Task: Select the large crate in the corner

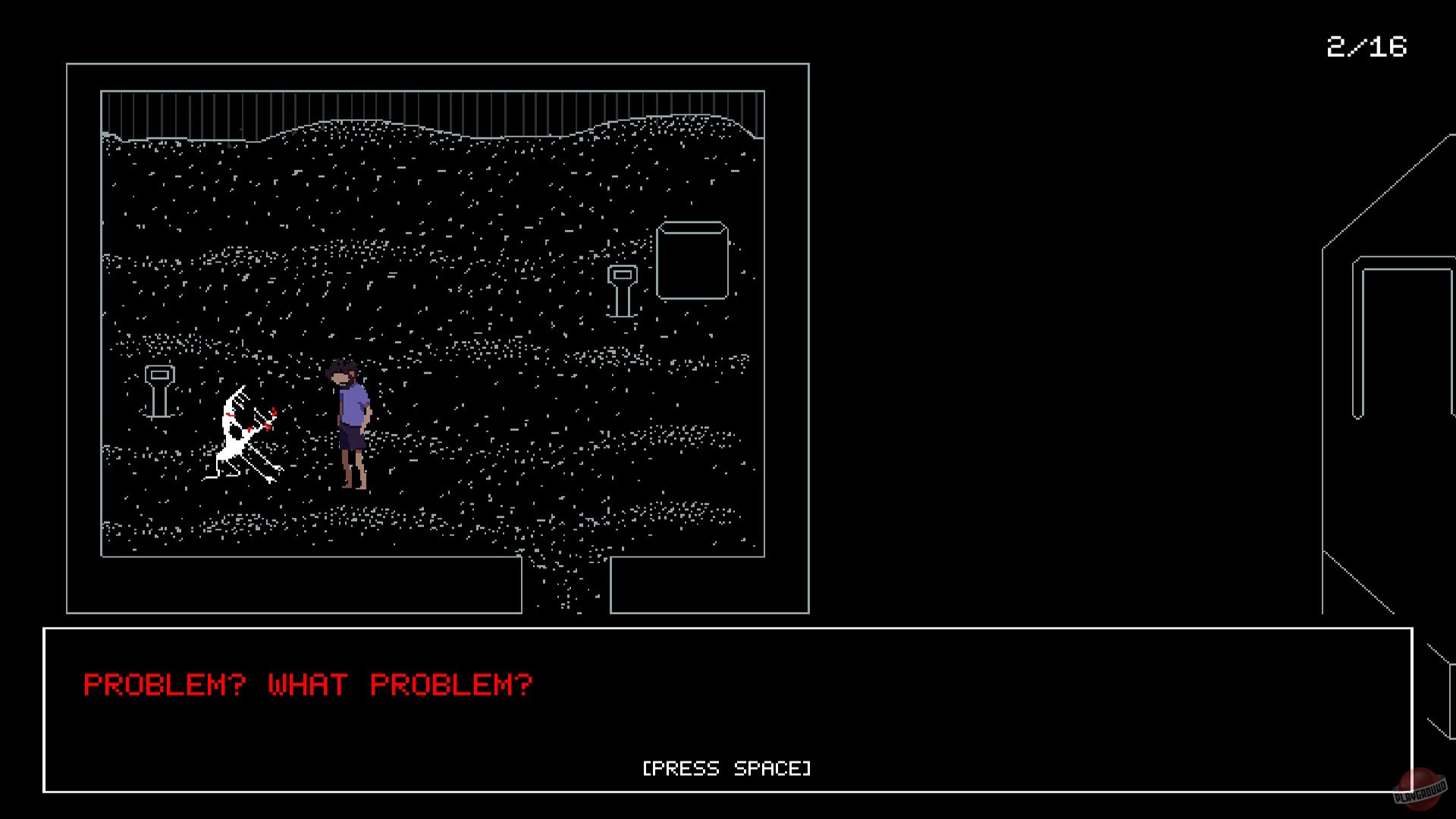Action: tap(692, 262)
